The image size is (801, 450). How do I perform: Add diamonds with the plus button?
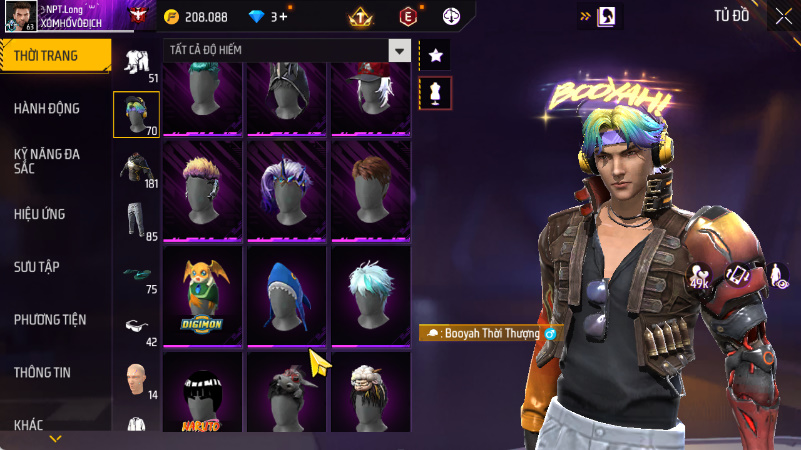[285, 17]
